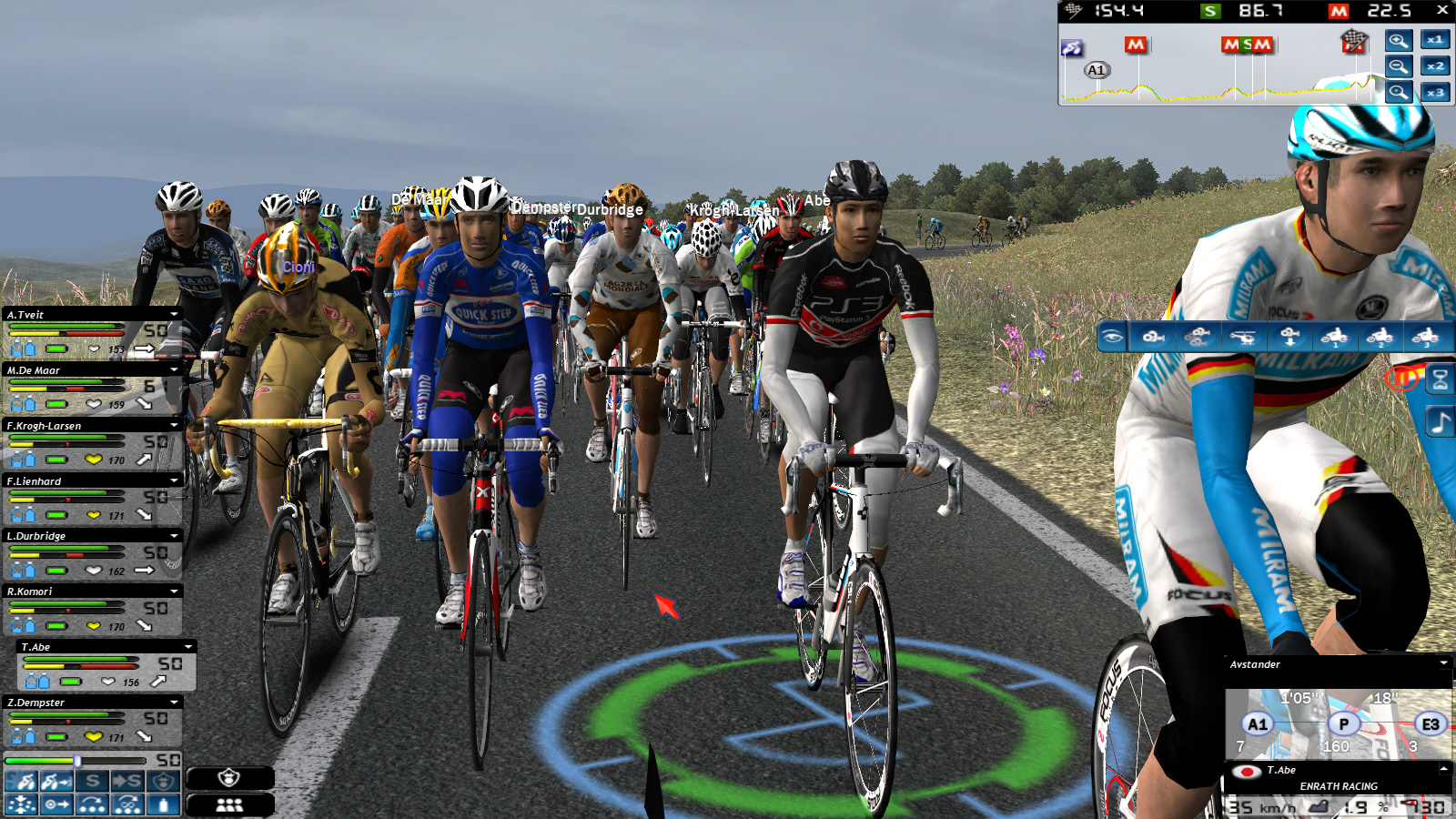Toggle music with the note button

(1440, 422)
